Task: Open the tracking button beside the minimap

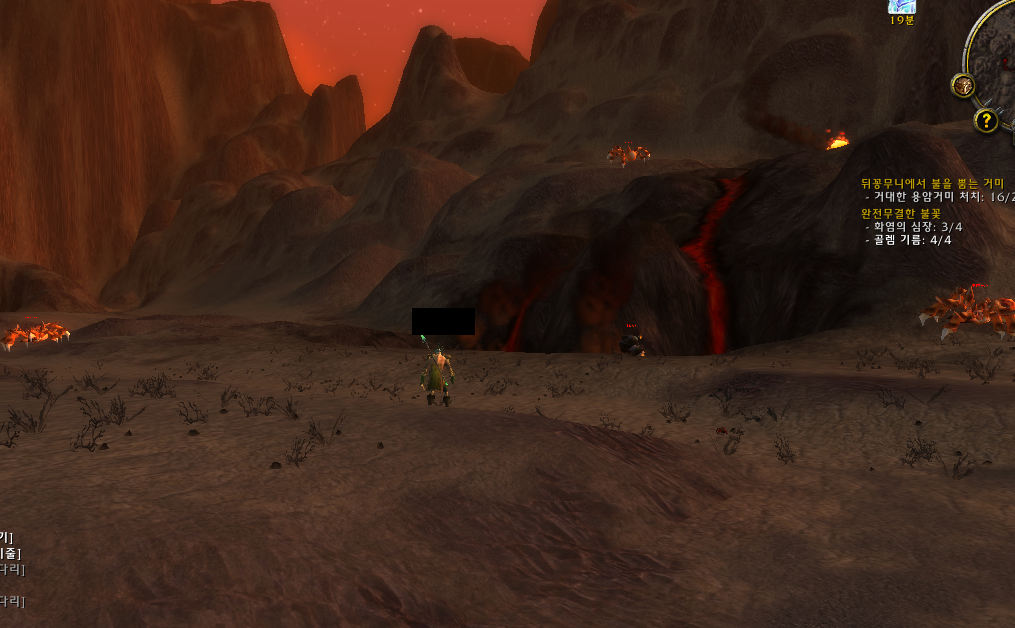Action: click(963, 86)
